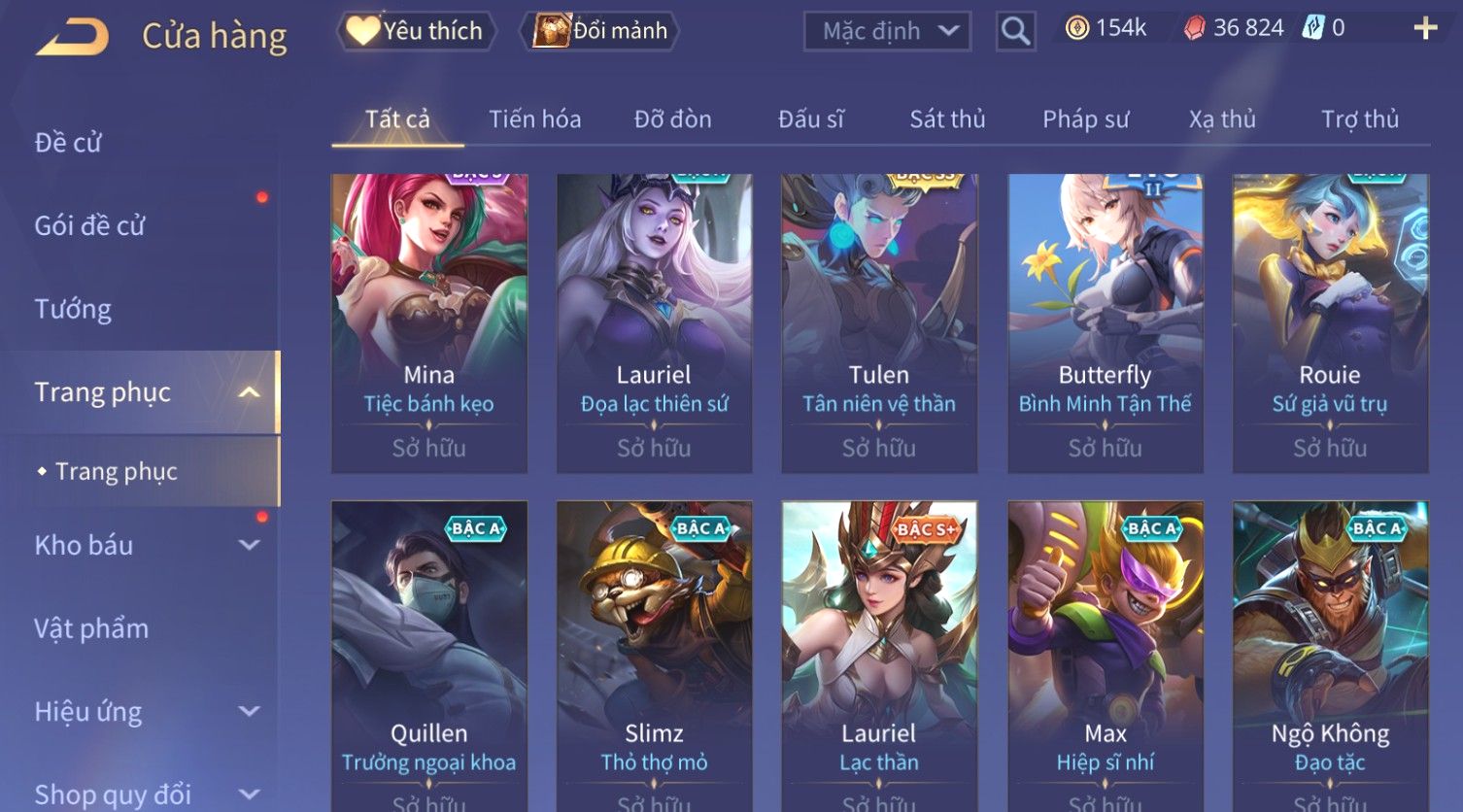
Task: Open the Đề cử menu entry
Action: [68, 143]
